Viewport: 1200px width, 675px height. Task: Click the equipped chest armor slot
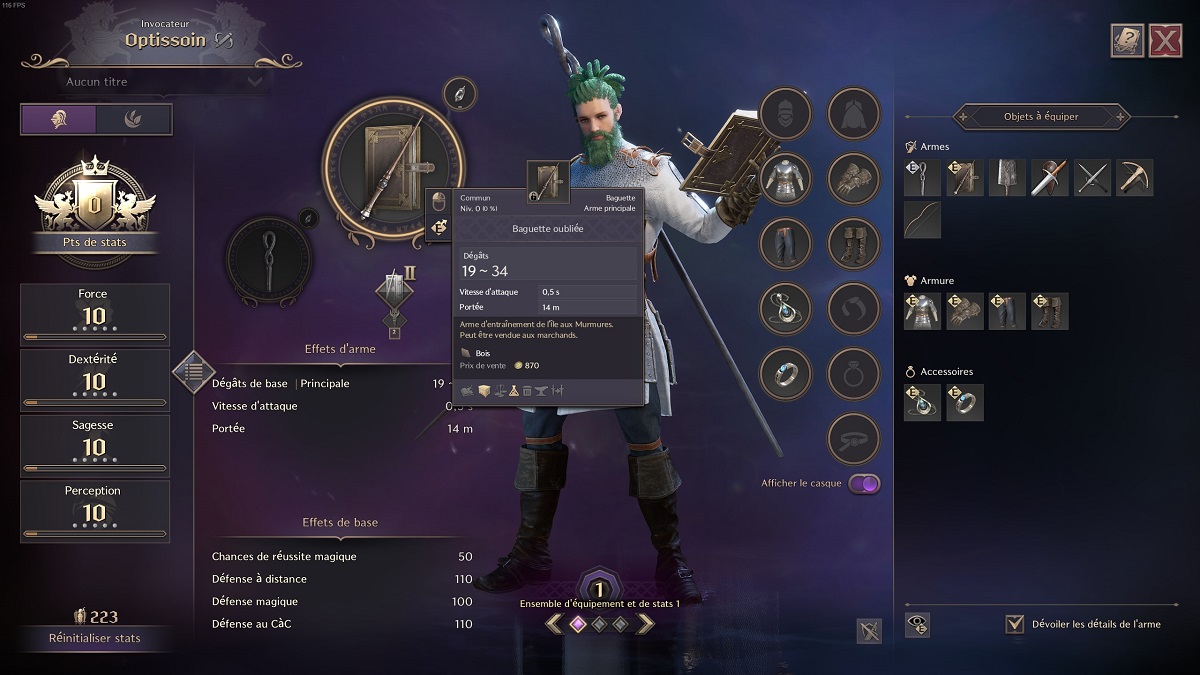point(786,179)
